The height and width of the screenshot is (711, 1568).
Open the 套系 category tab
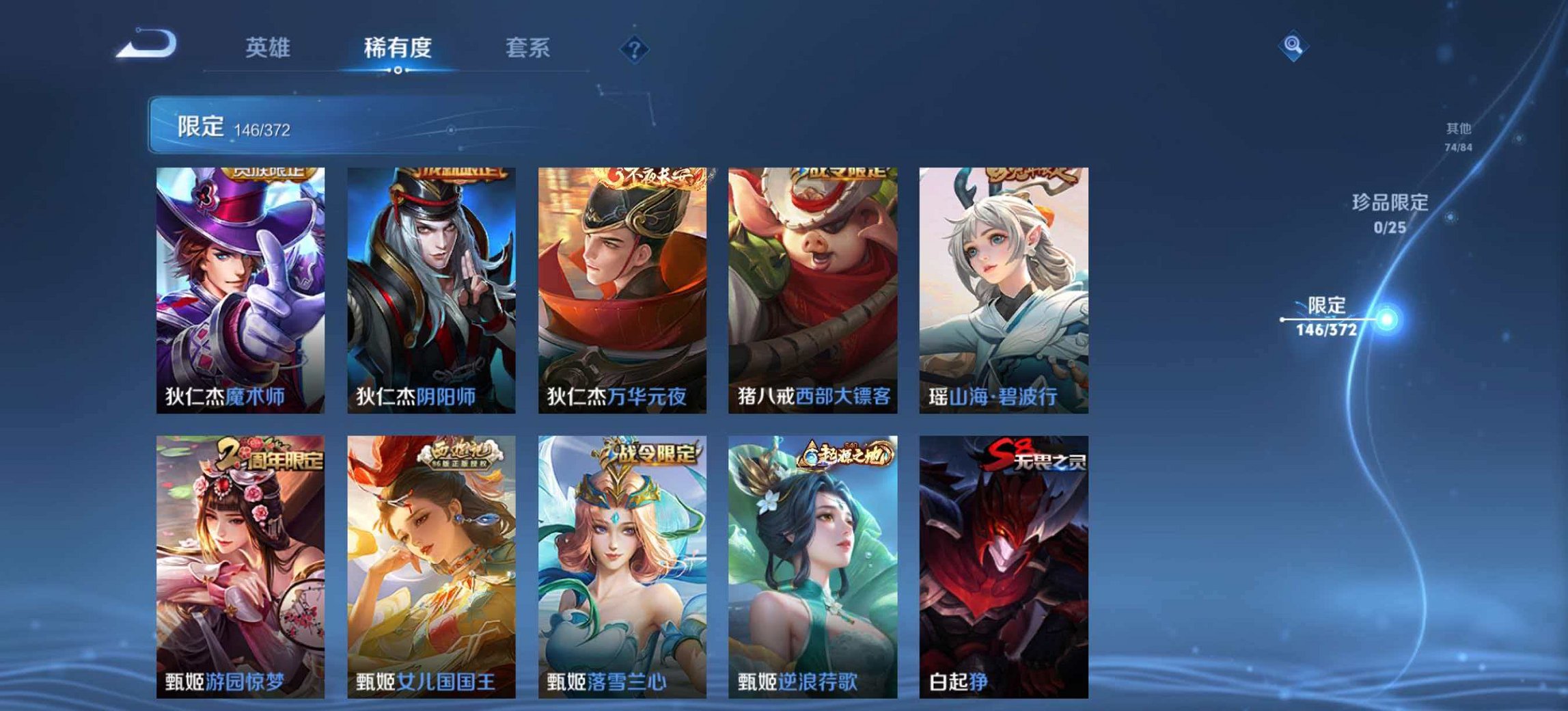click(x=527, y=48)
